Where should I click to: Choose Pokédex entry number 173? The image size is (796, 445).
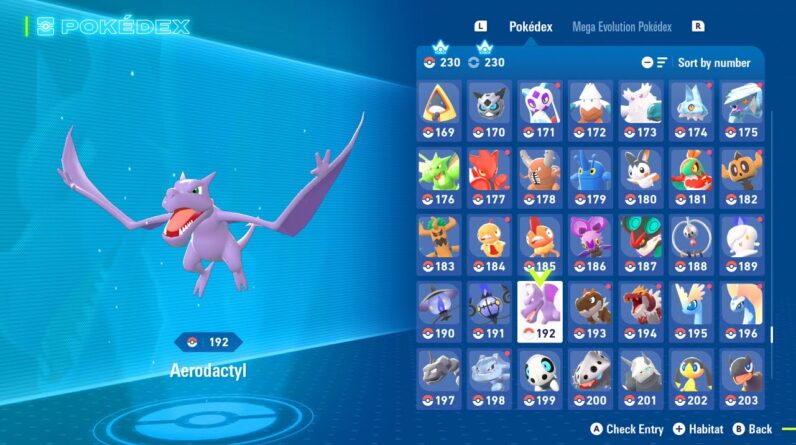point(641,109)
